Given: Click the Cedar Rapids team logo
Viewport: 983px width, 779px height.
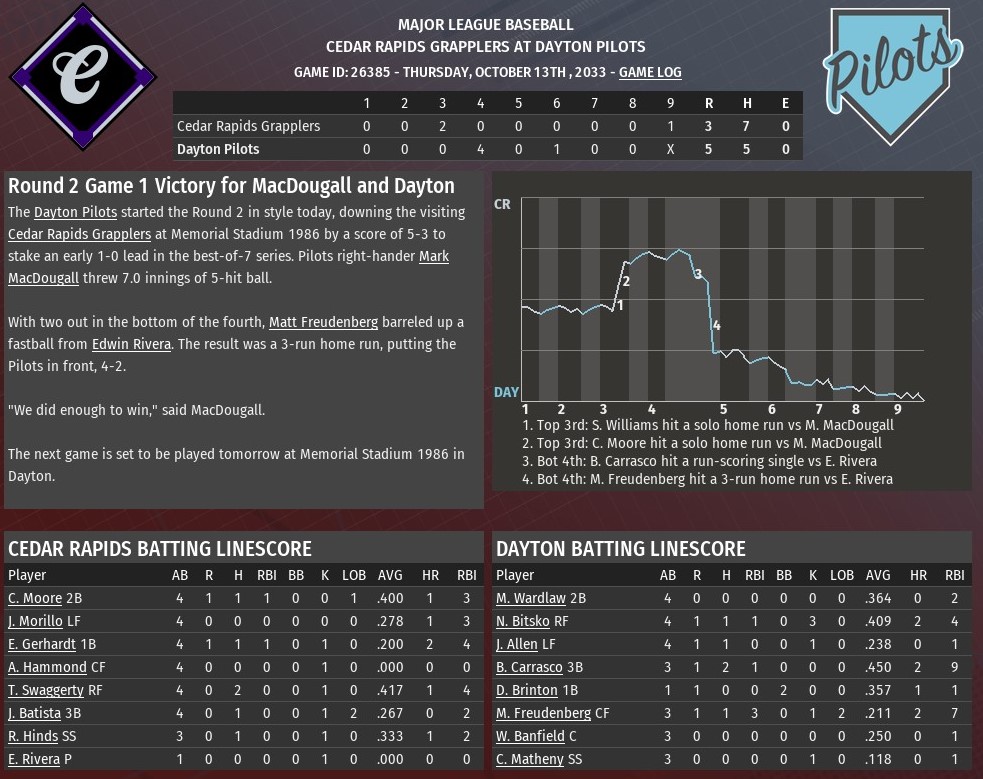Looking at the screenshot, I should 82,76.
